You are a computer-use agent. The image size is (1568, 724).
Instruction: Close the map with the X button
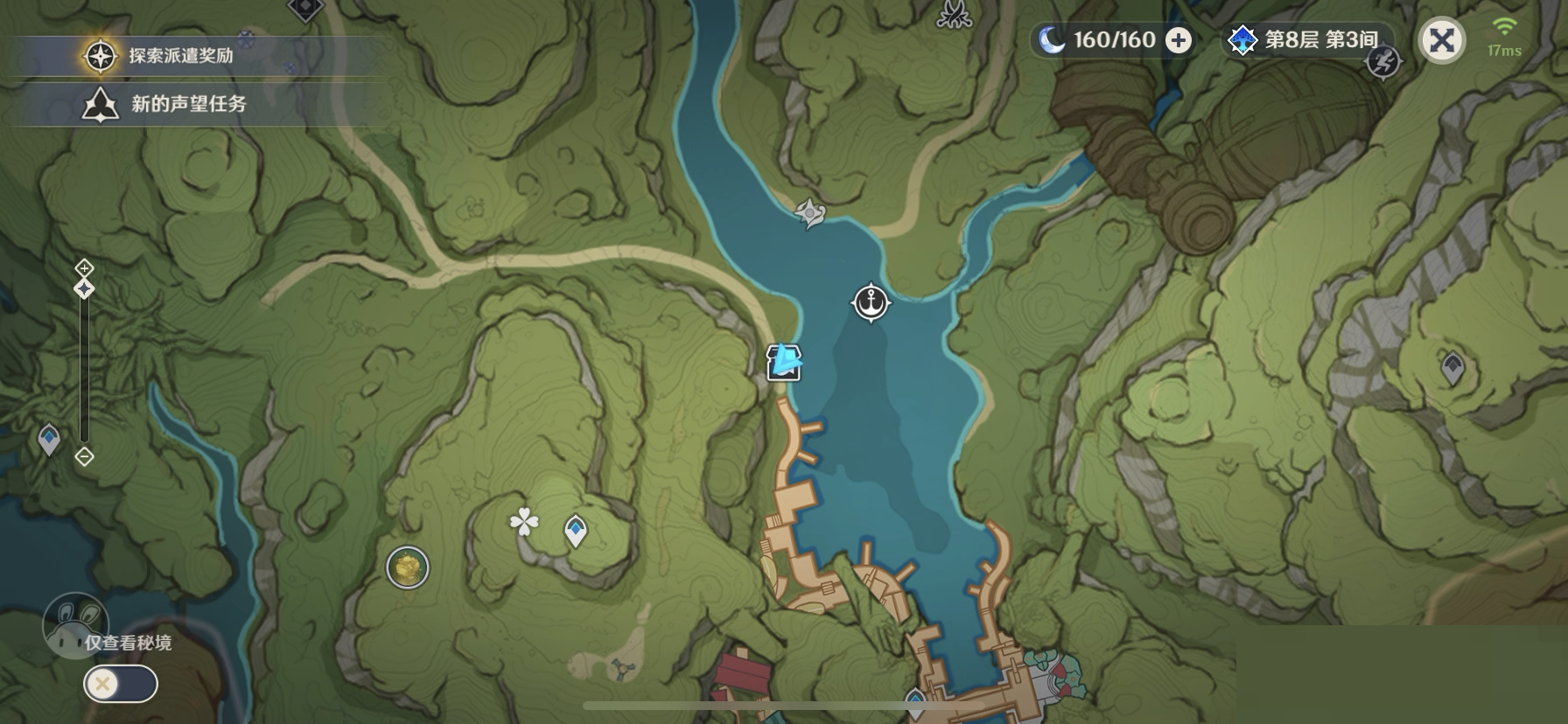[1441, 40]
